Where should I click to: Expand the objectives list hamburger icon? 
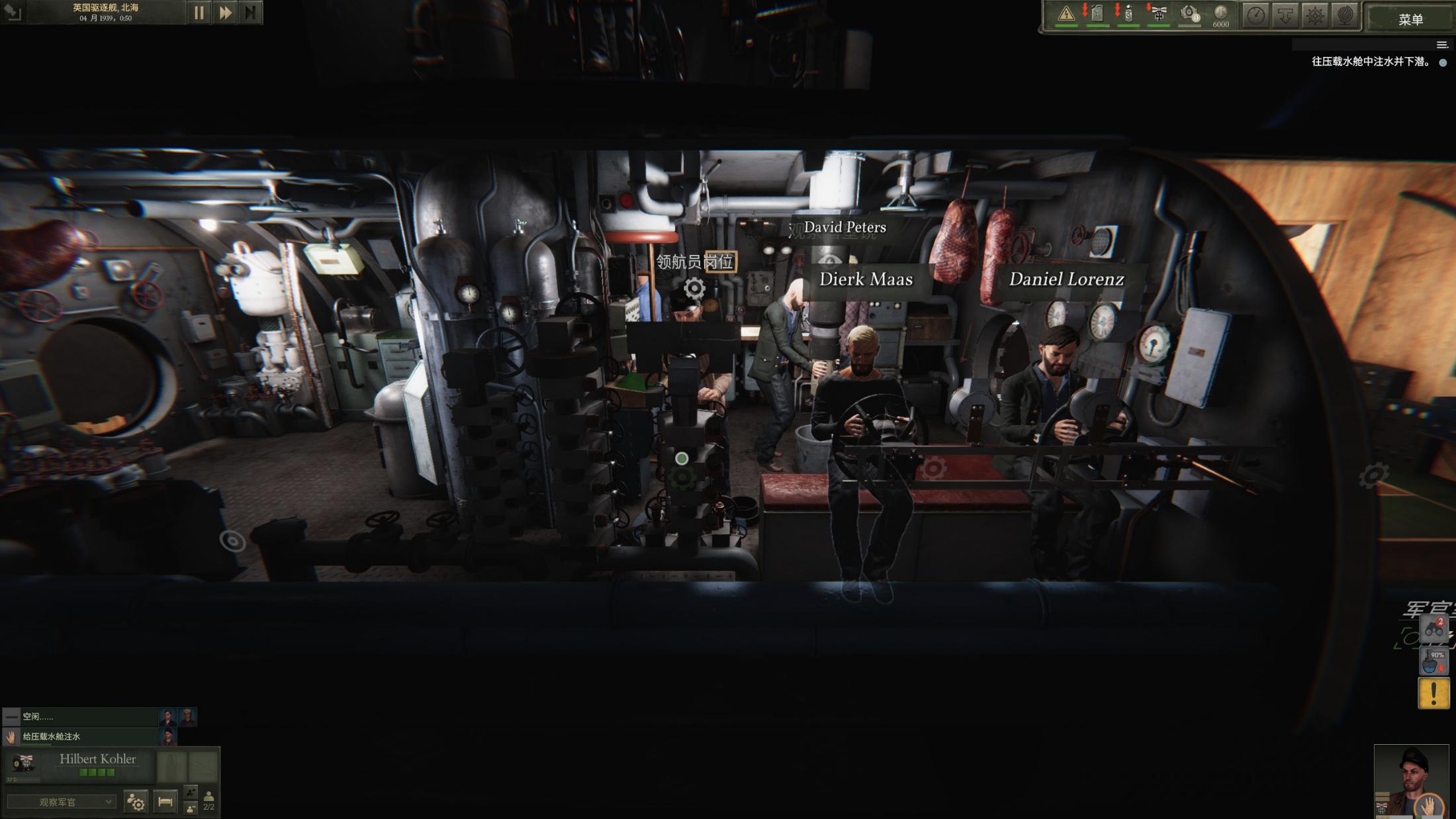click(1442, 45)
